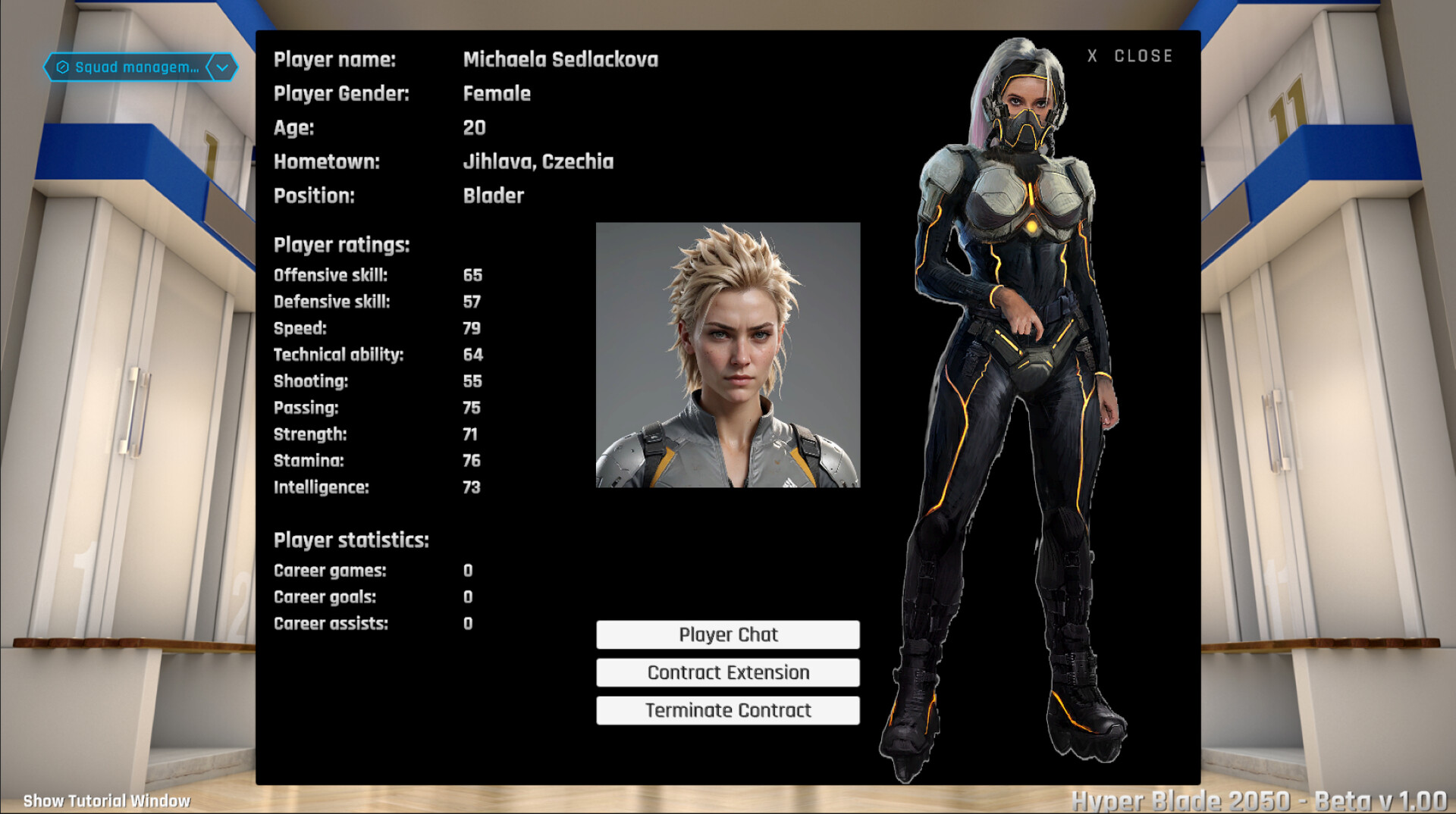The image size is (1456, 814).
Task: Click the Speed rating value 79
Action: tap(472, 328)
